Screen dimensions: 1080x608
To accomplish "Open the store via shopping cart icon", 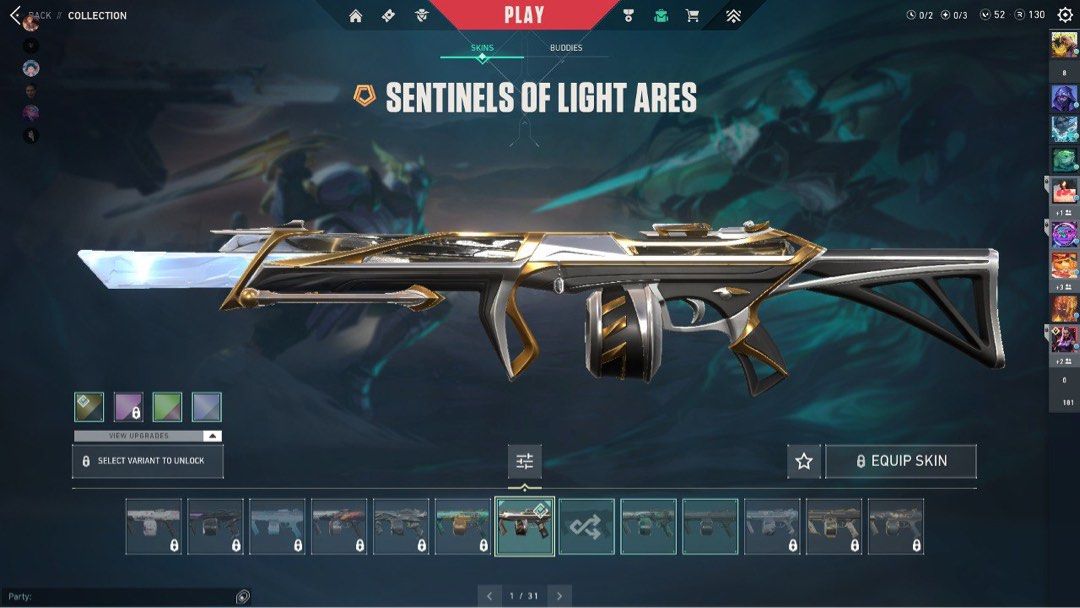I will coord(692,16).
